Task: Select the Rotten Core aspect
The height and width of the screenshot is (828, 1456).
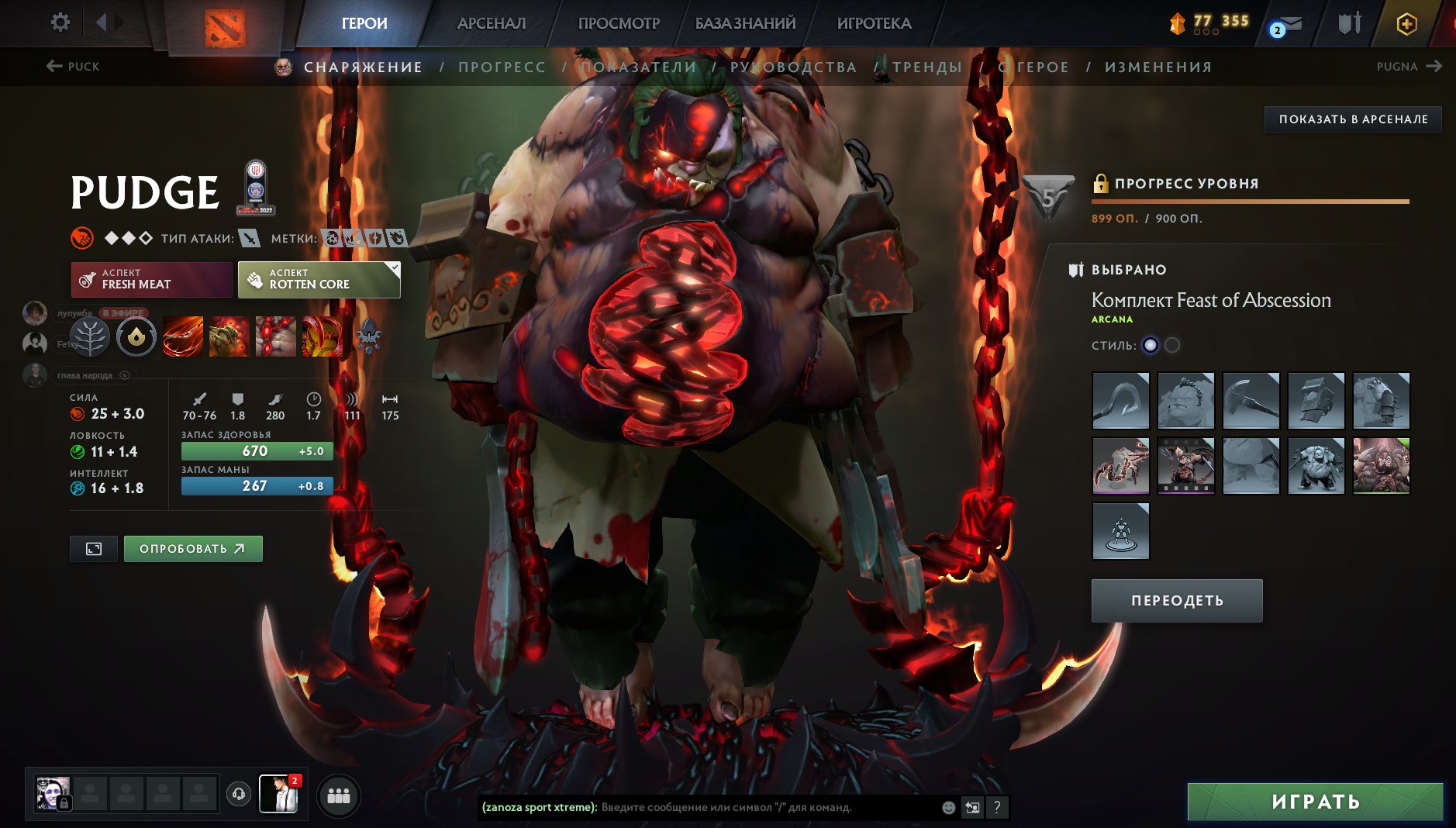Action: click(x=318, y=278)
